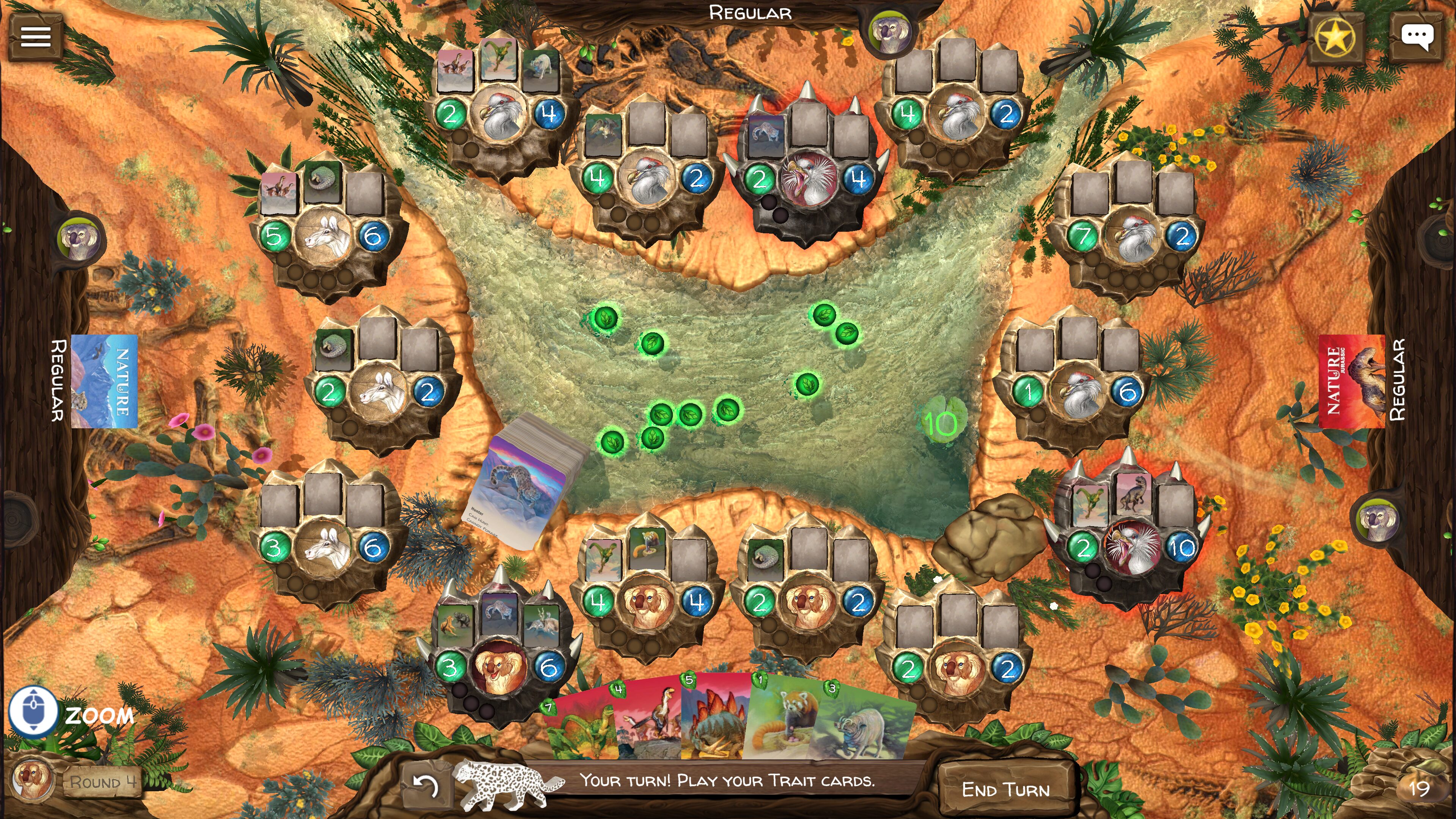
Task: Select your species with population 4, size 4
Action: point(647,602)
